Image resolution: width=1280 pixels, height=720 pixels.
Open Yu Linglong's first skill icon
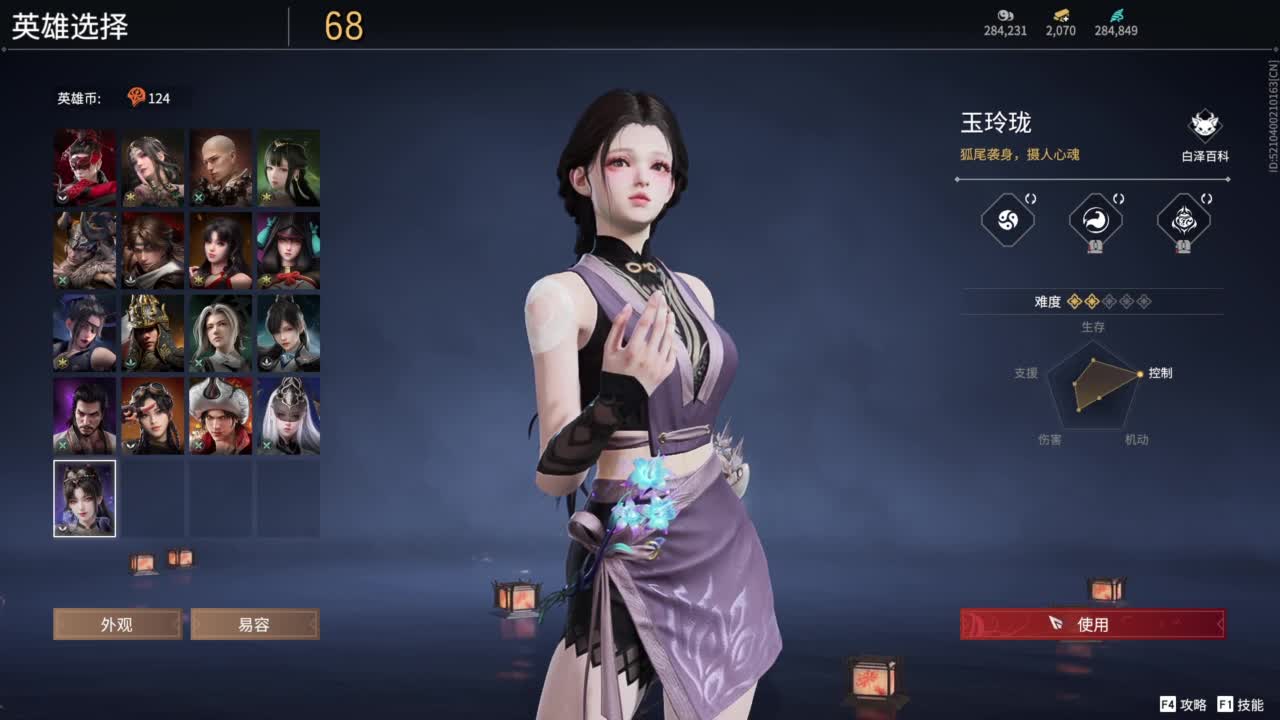(x=1005, y=220)
